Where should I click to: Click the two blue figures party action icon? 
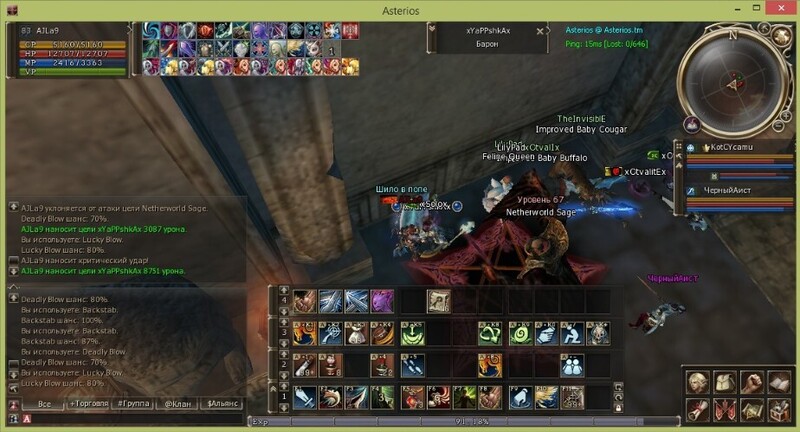click(573, 365)
